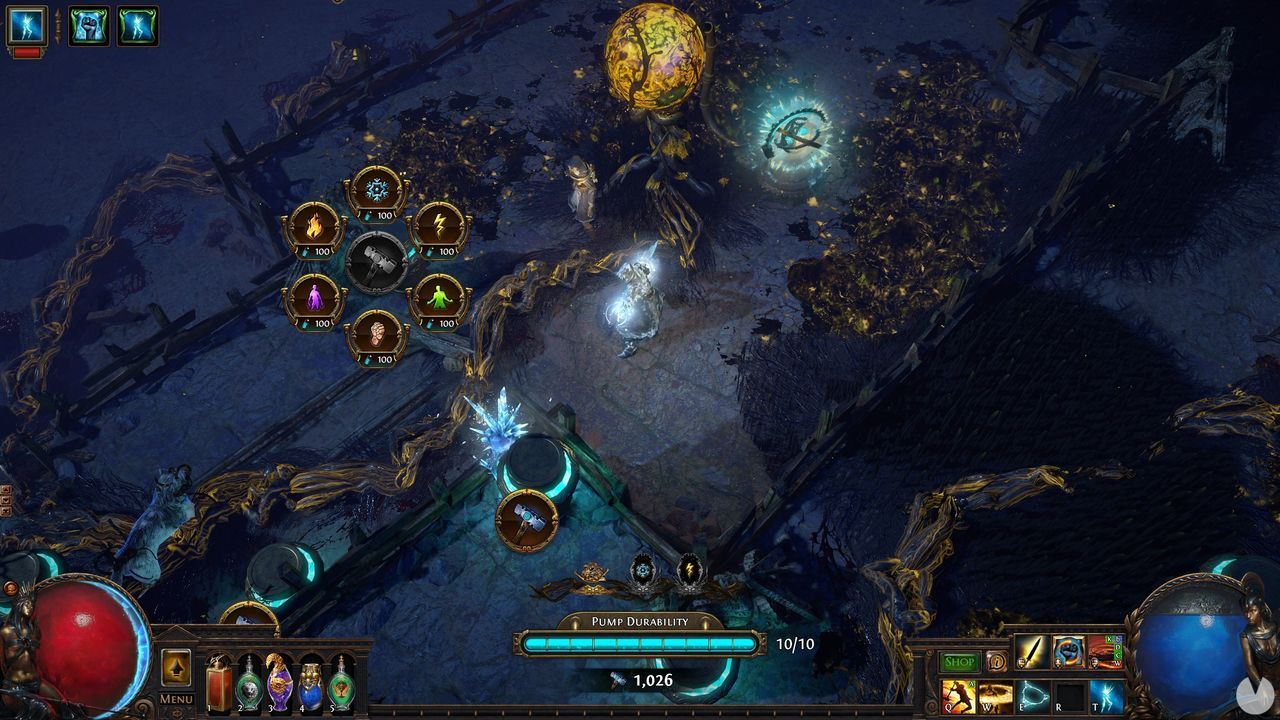Cast the skill bound to T key
Image resolution: width=1280 pixels, height=720 pixels.
click(1108, 697)
